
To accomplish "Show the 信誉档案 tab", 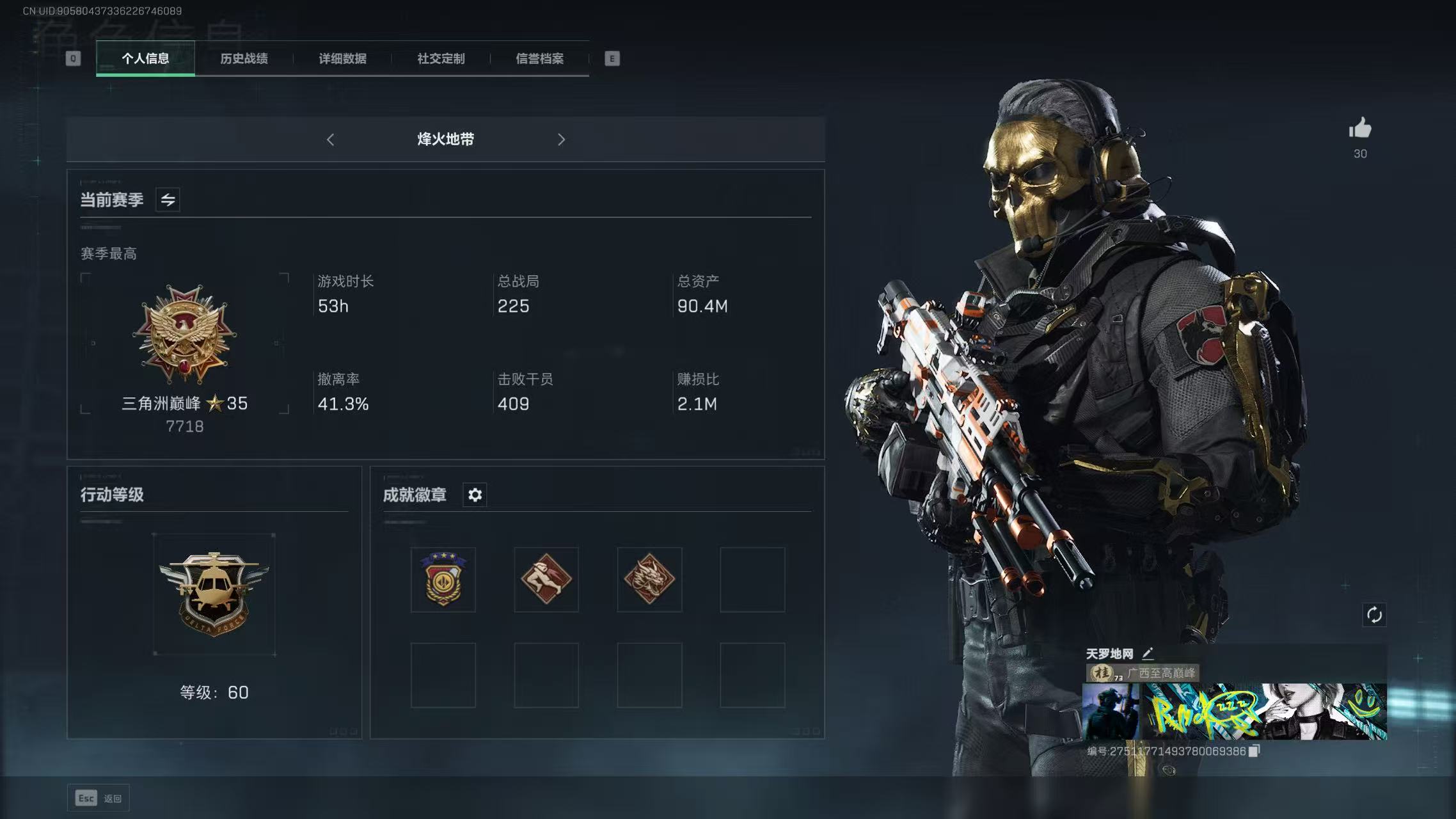I will click(539, 59).
